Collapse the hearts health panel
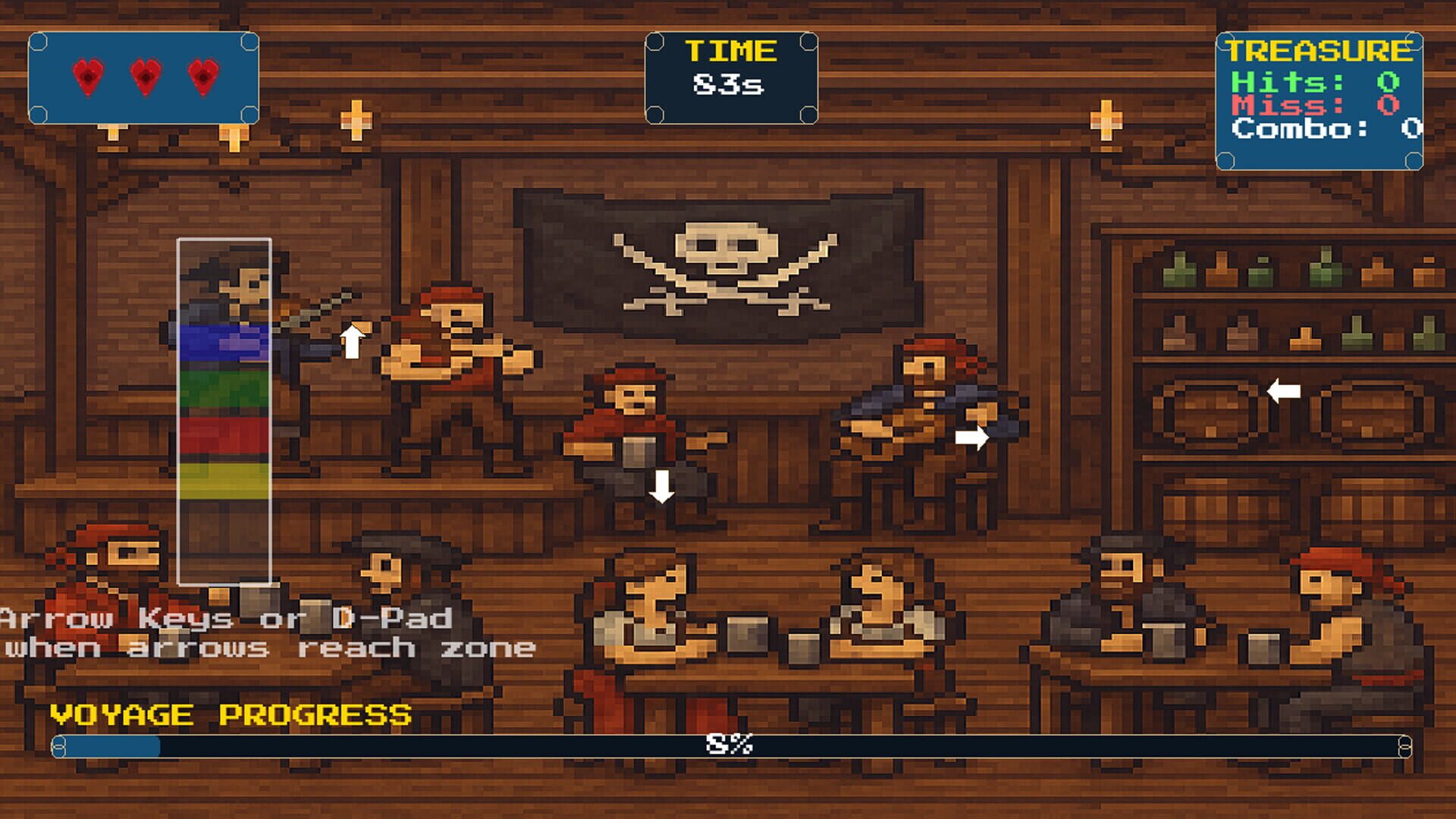The image size is (1456, 819). 144,76
